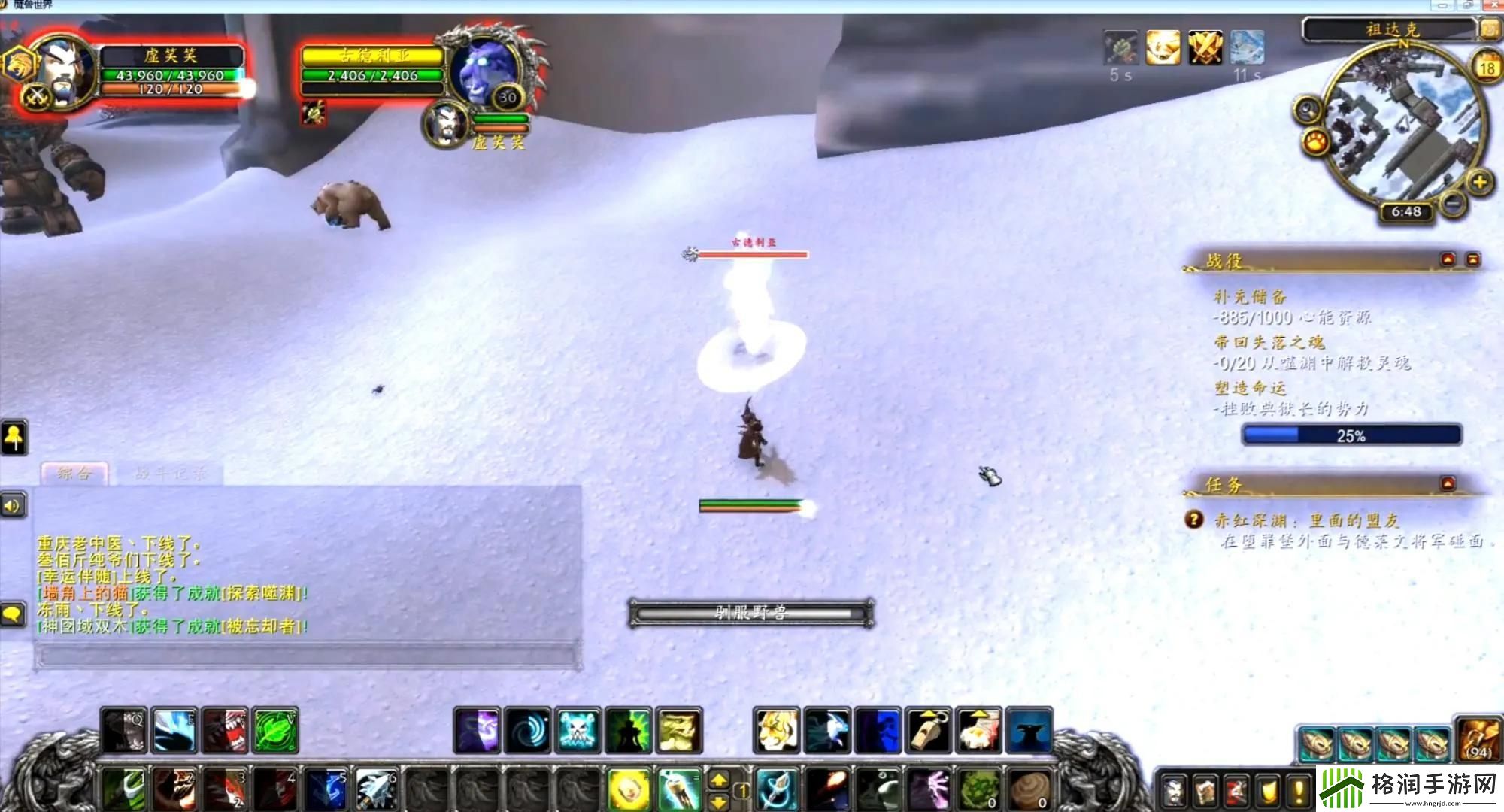The width and height of the screenshot is (1504, 812).
Task: Fire the ice arrow ability in slot 6
Action: 377,789
